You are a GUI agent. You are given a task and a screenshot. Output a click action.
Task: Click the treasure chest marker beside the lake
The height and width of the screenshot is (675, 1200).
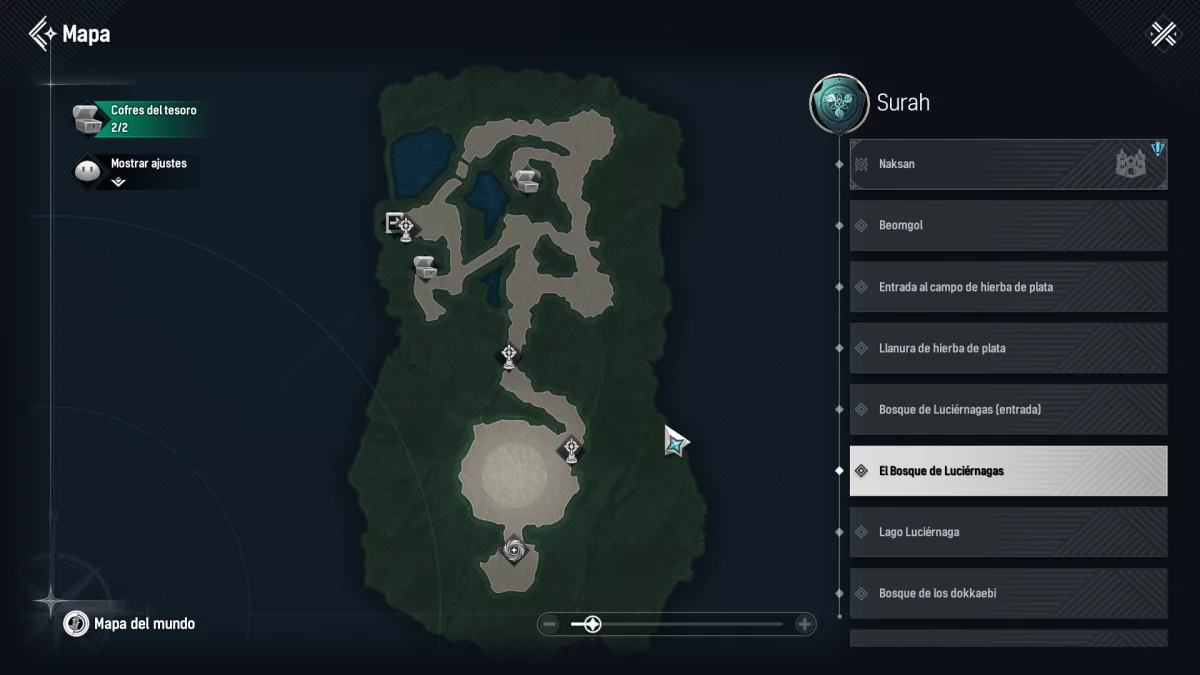(x=527, y=180)
